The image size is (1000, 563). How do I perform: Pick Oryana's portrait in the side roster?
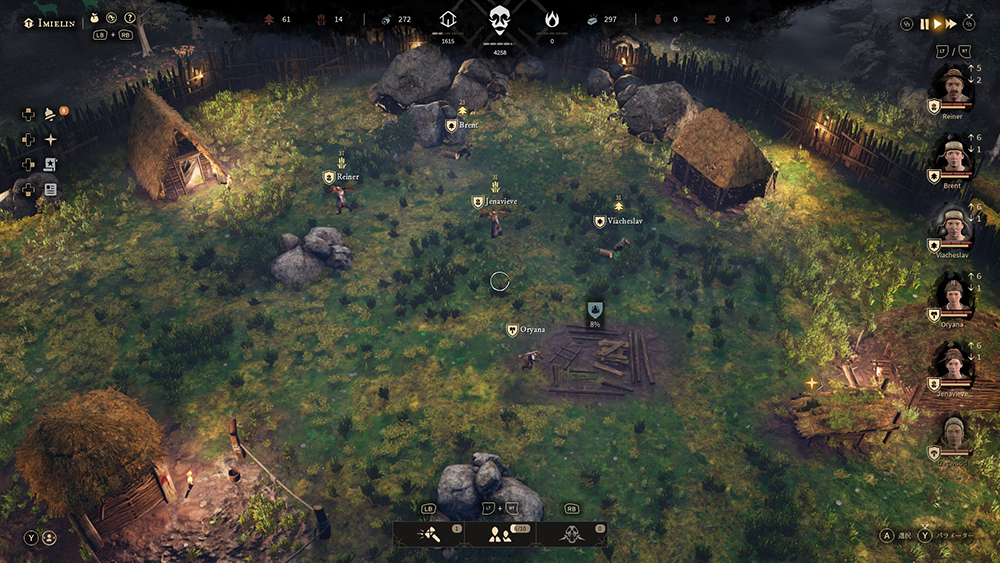(x=952, y=295)
